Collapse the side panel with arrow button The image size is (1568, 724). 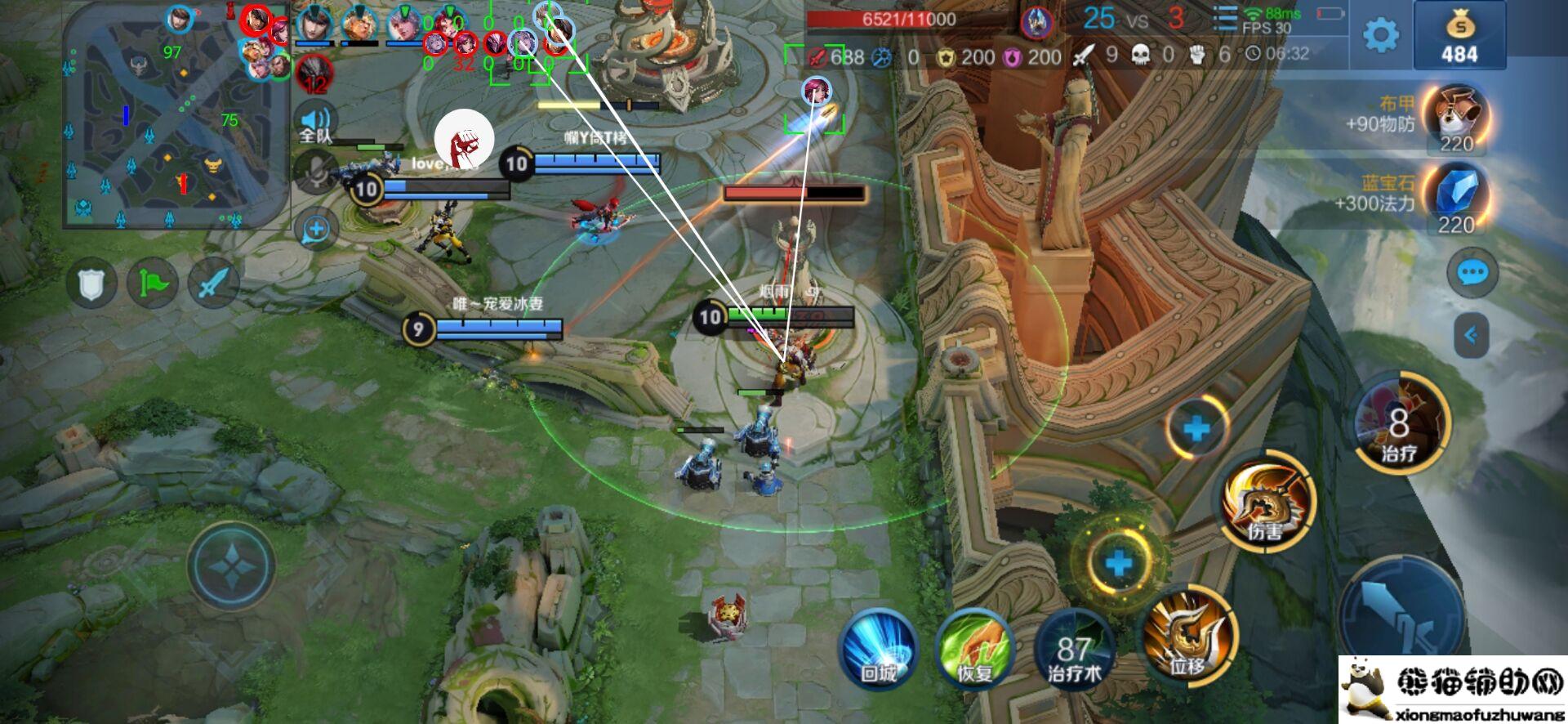[1471, 335]
